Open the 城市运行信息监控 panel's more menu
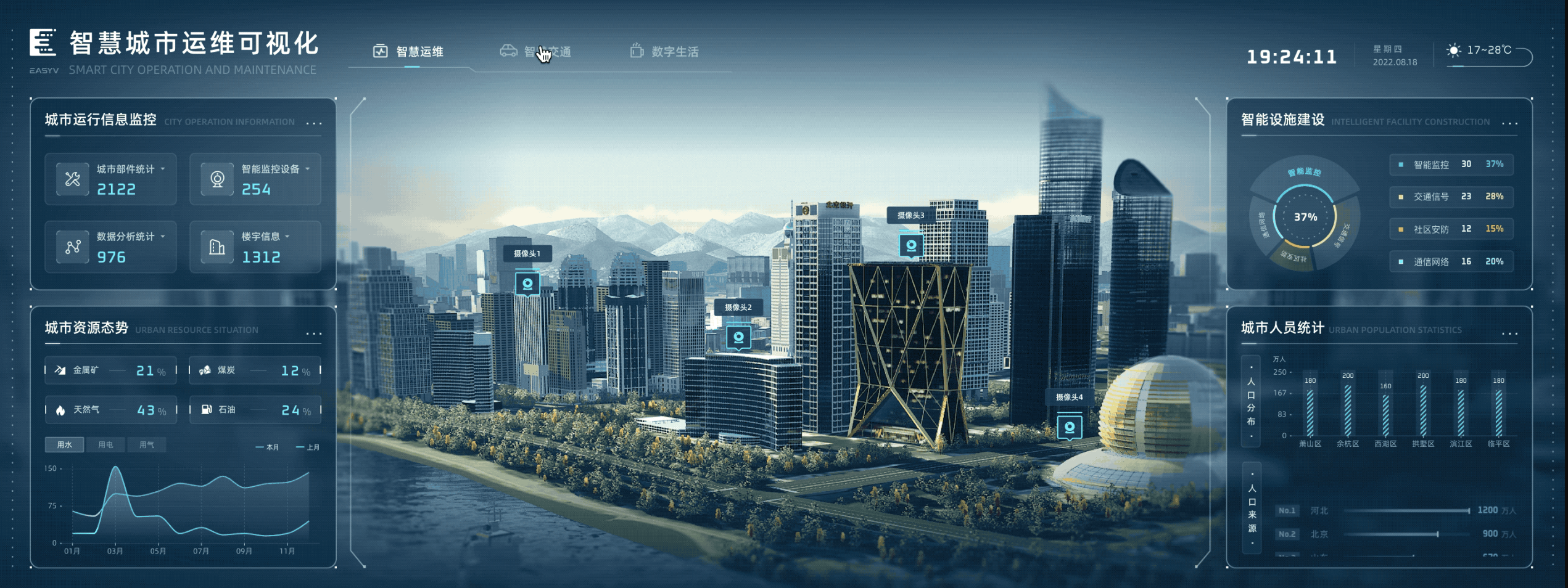 tap(314, 123)
